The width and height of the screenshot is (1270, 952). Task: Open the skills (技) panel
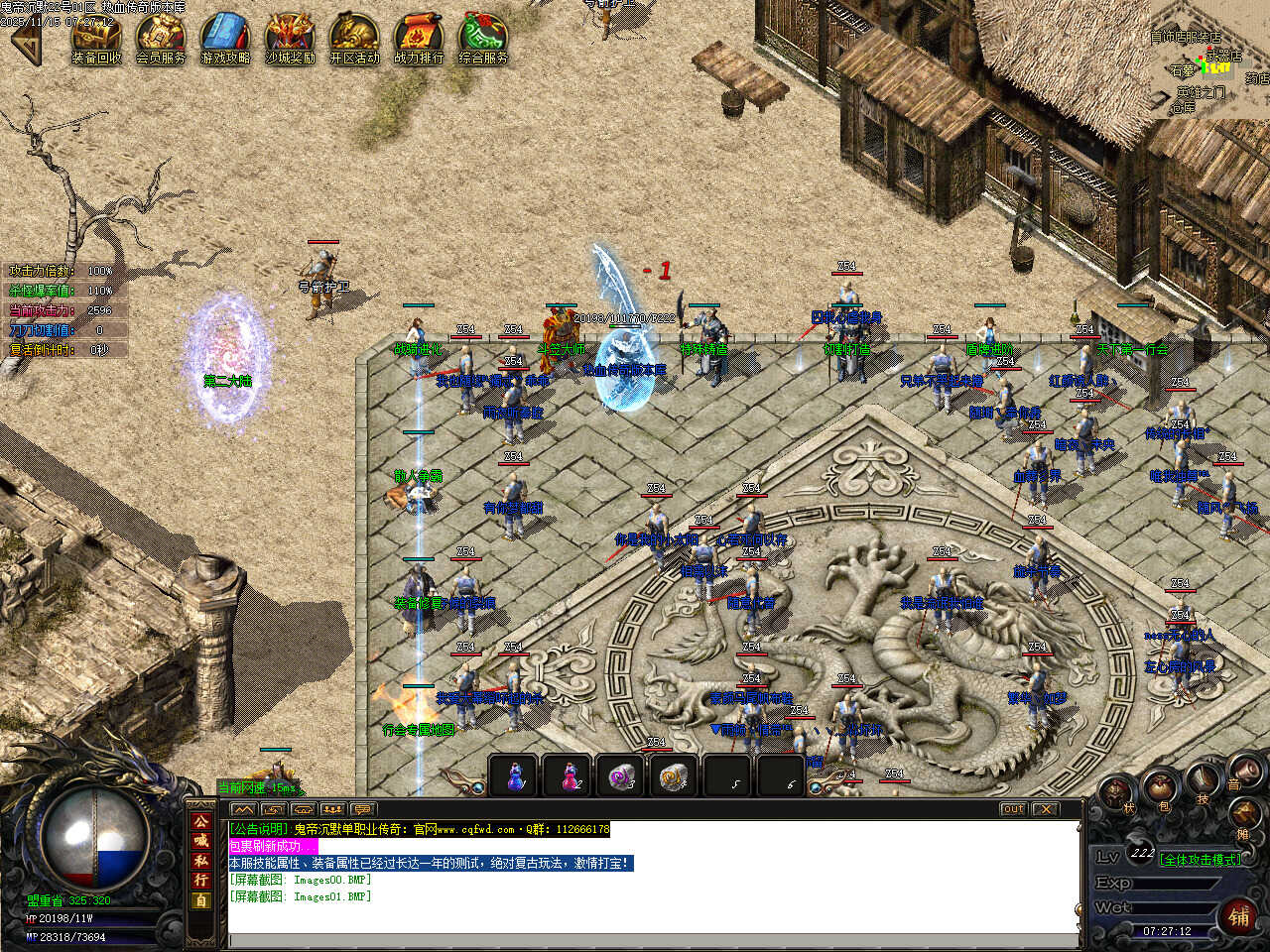tap(1204, 781)
